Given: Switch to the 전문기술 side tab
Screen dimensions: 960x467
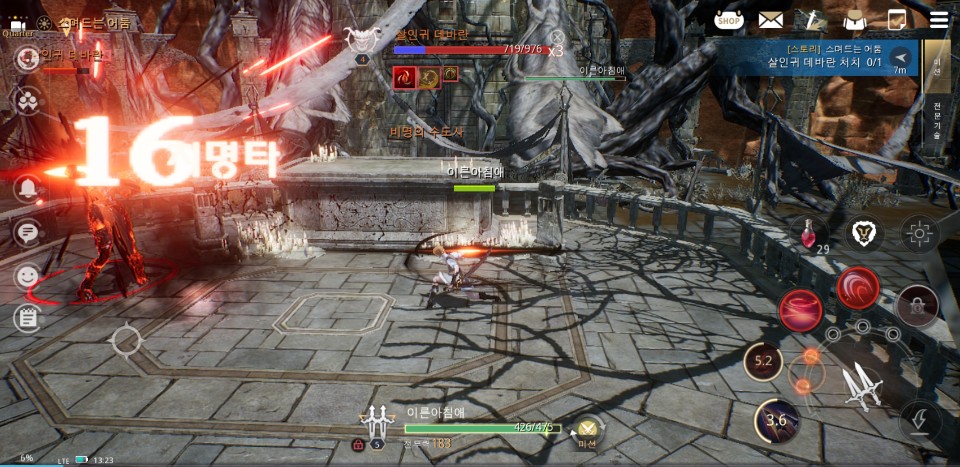Looking at the screenshot, I should [x=937, y=127].
